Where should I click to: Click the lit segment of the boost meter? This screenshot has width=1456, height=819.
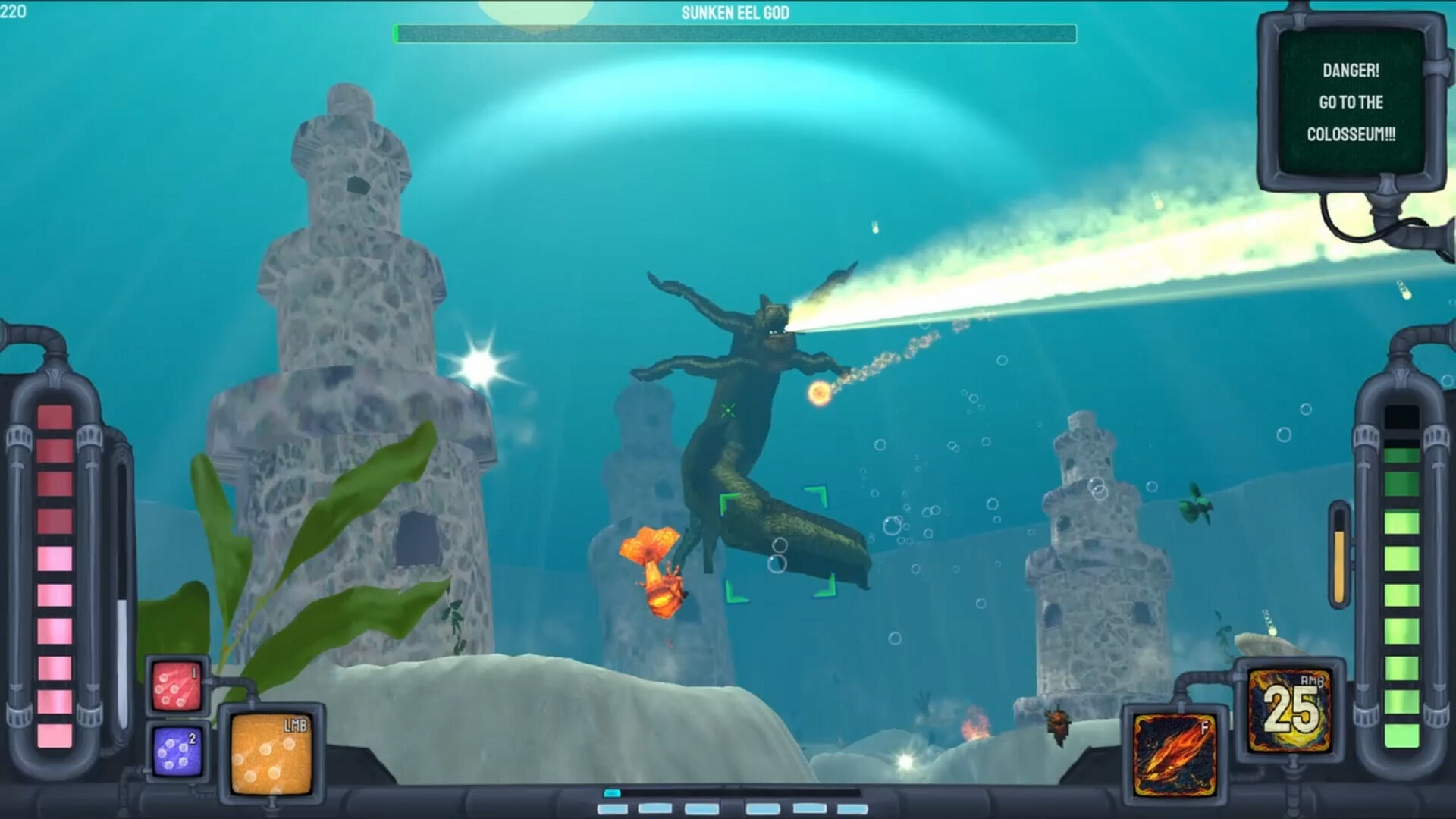[611, 794]
